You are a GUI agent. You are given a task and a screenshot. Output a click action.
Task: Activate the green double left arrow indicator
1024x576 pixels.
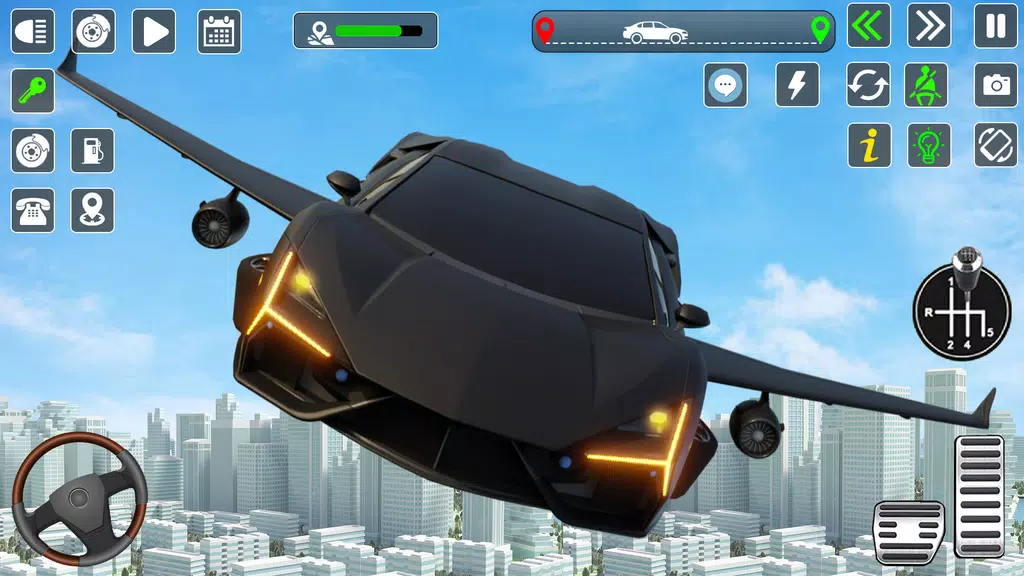click(x=869, y=26)
